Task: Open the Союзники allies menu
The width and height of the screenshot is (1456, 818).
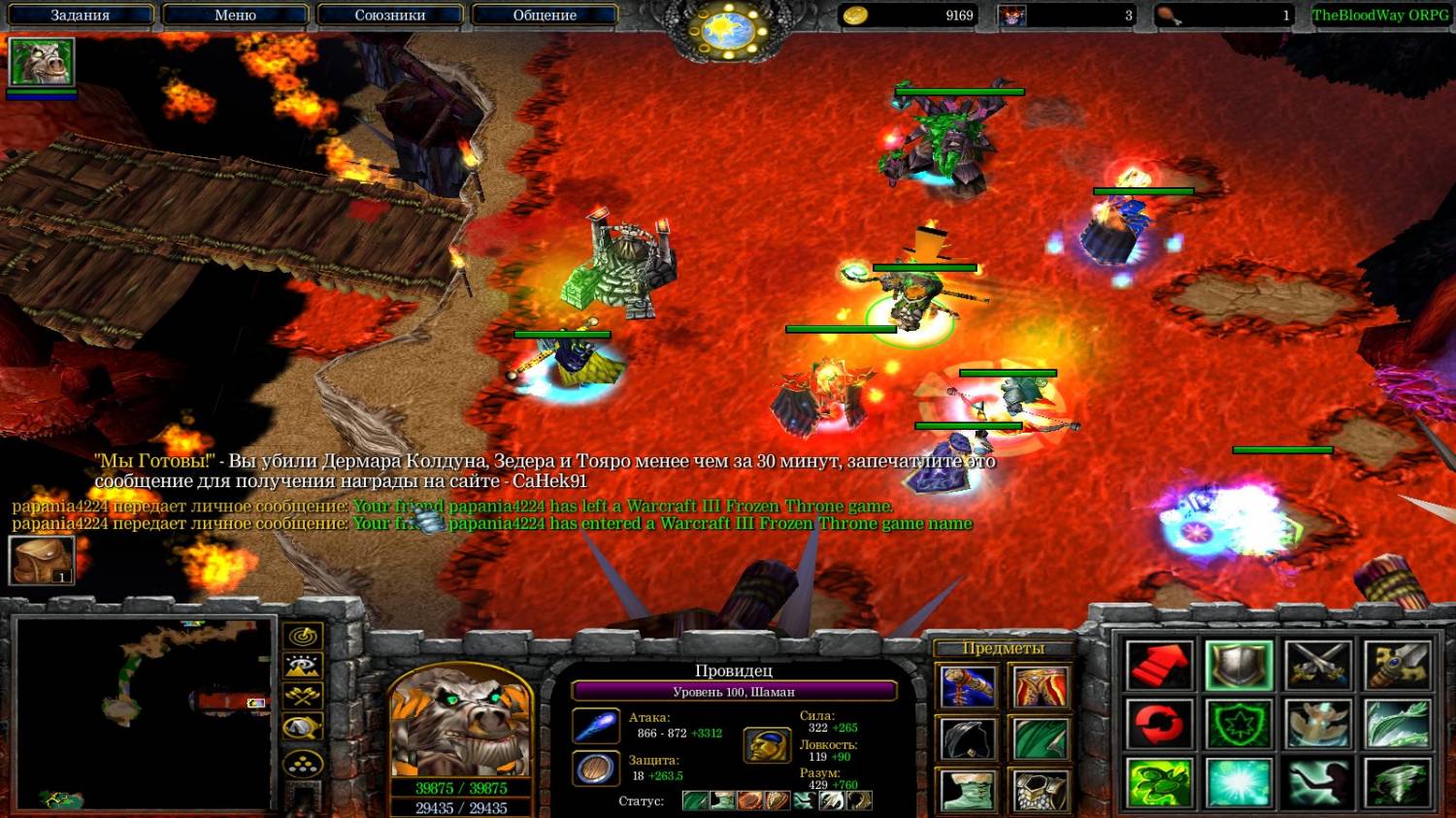Action: coord(389,16)
